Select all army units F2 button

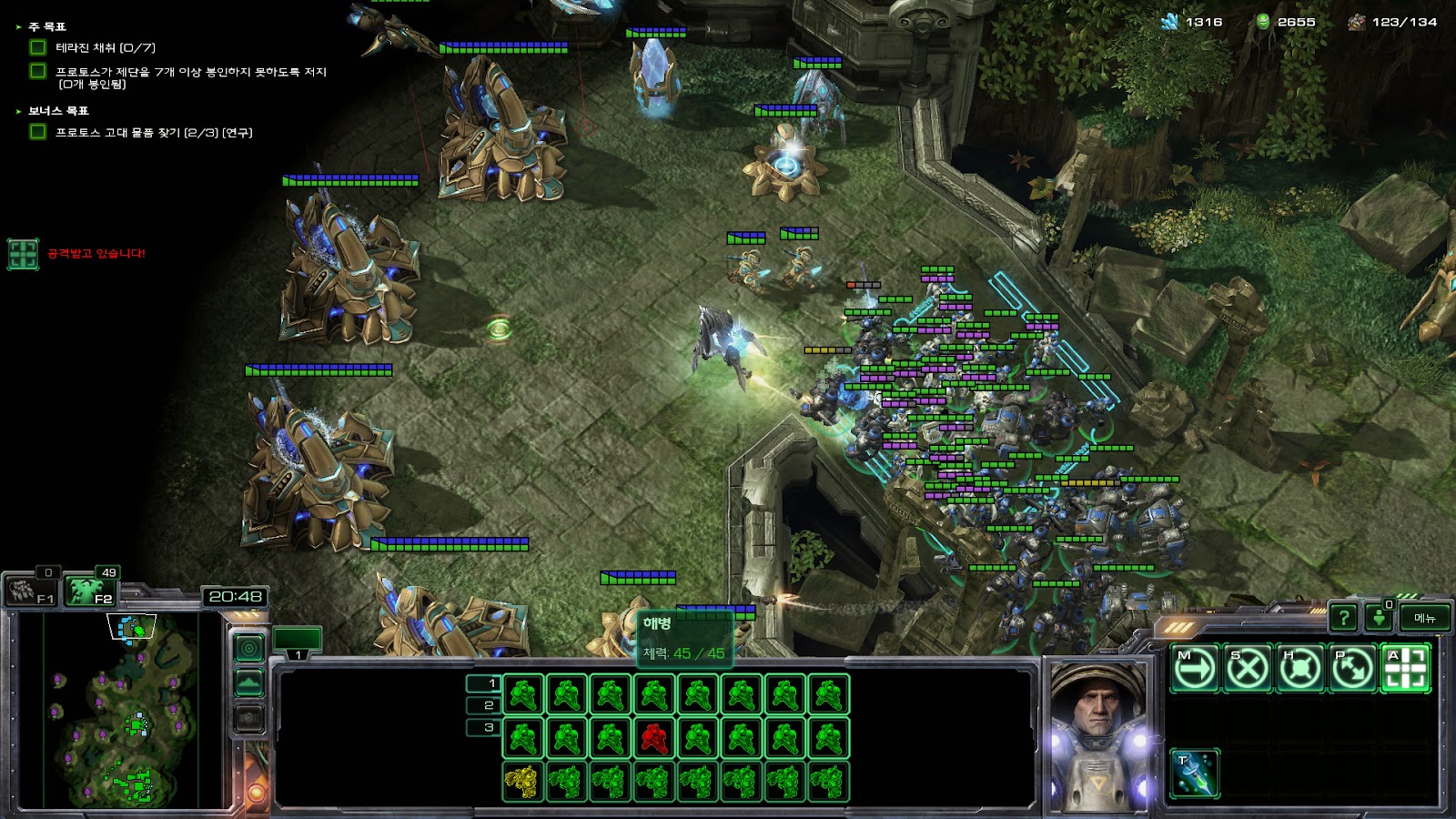(91, 591)
